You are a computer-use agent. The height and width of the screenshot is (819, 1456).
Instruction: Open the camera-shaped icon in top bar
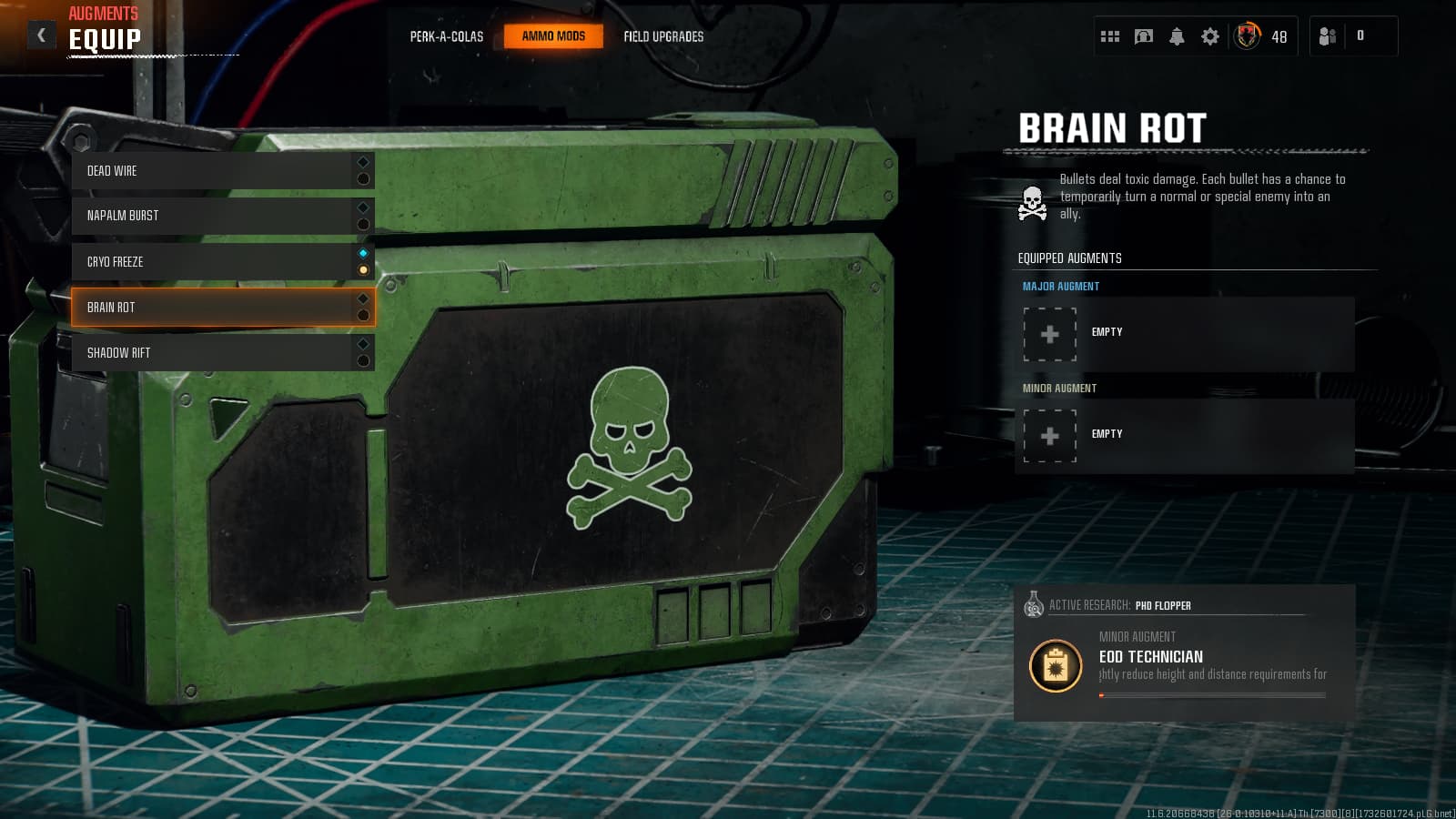[1144, 36]
